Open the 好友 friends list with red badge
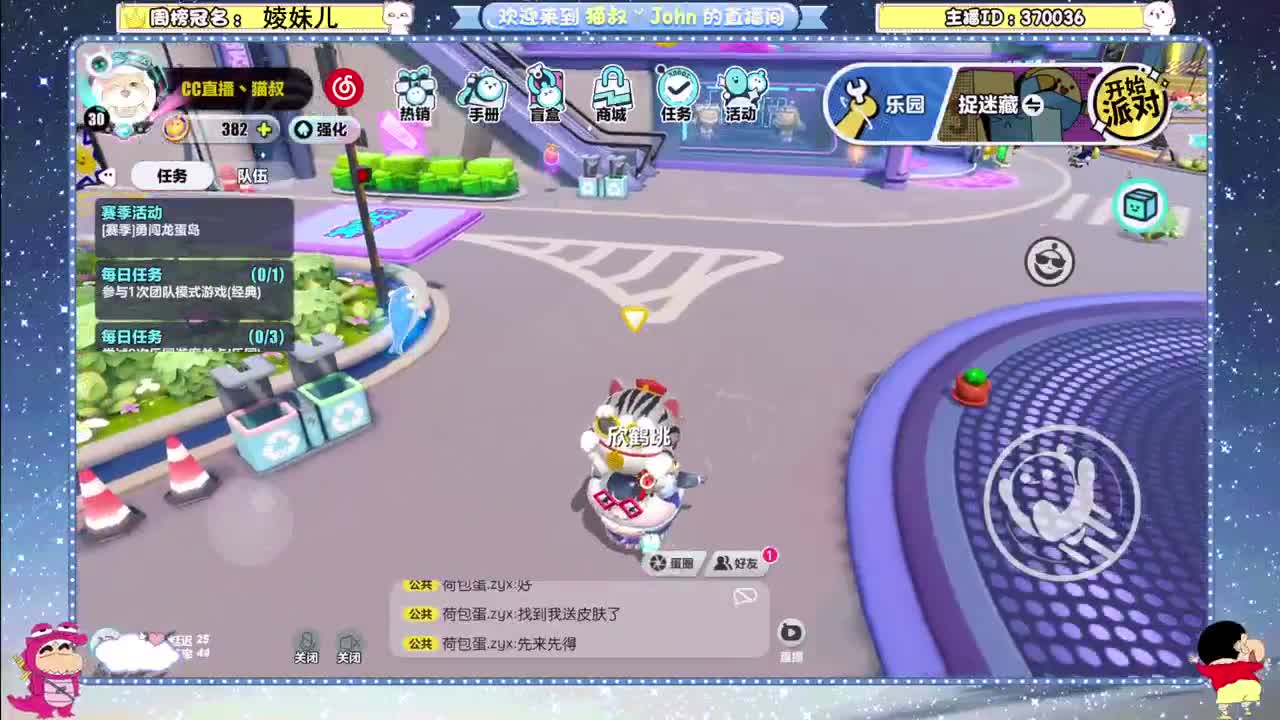 click(x=735, y=562)
